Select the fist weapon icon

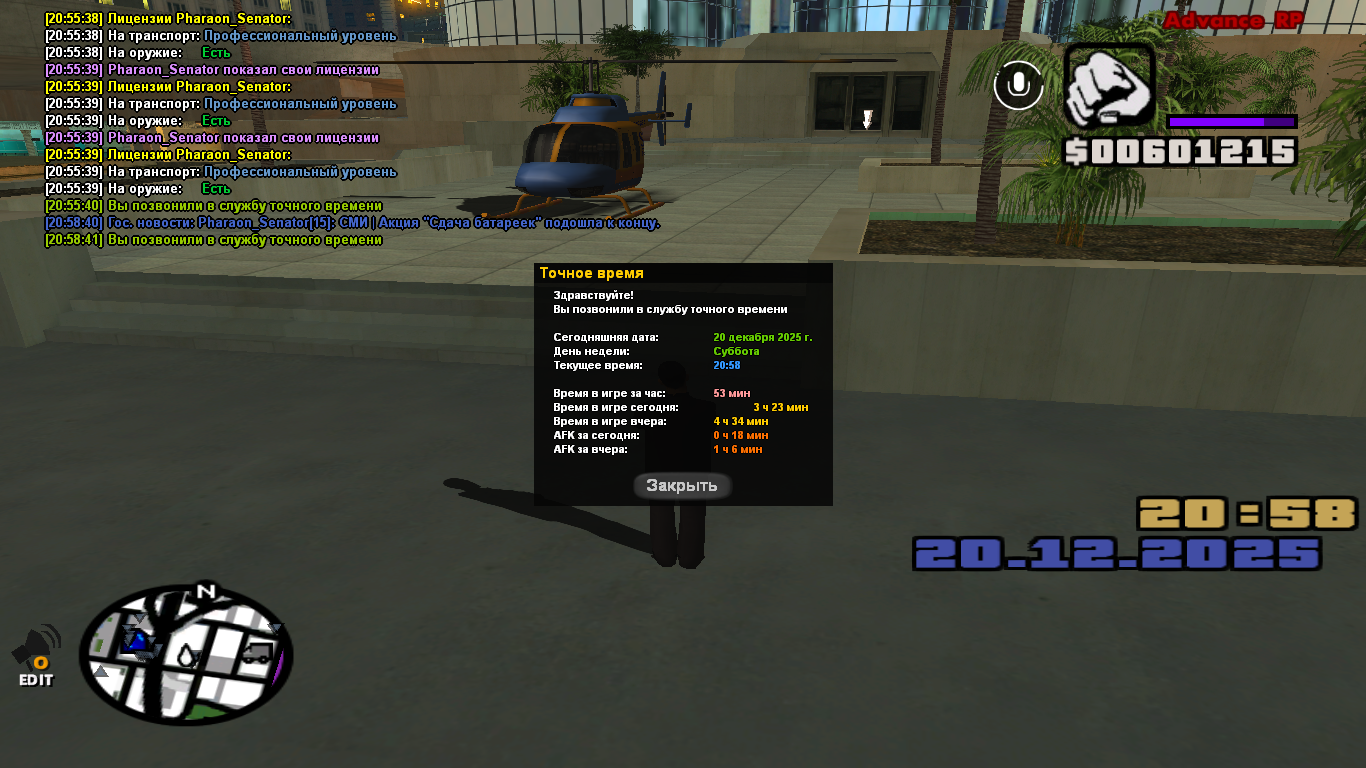pyautogui.click(x=1108, y=87)
